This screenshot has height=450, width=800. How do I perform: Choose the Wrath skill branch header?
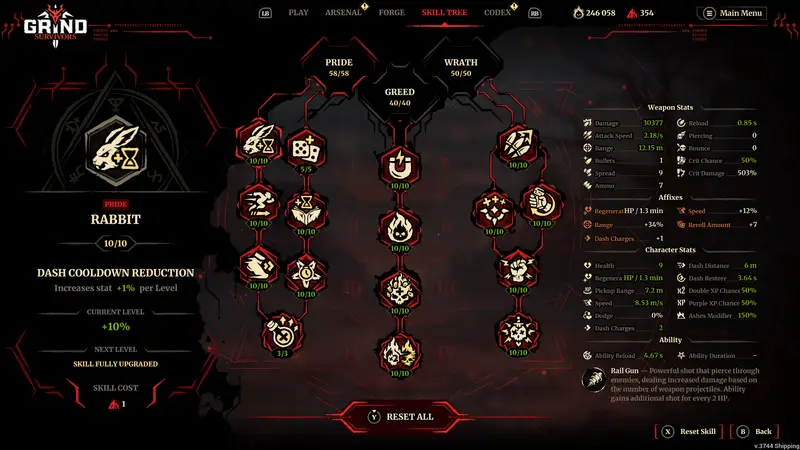(460, 67)
